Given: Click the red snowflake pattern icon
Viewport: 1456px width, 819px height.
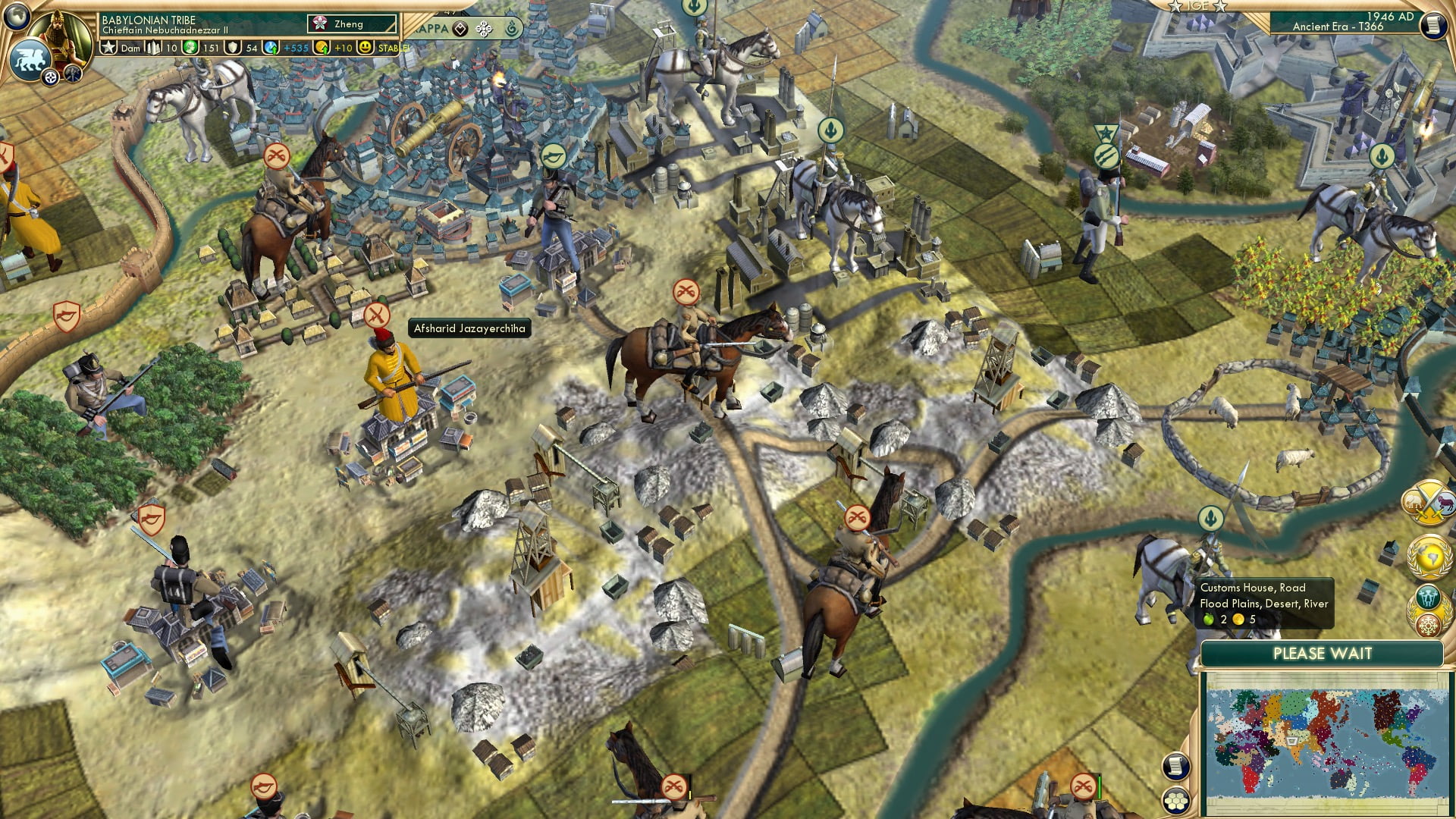Looking at the screenshot, I should pos(1429,626).
